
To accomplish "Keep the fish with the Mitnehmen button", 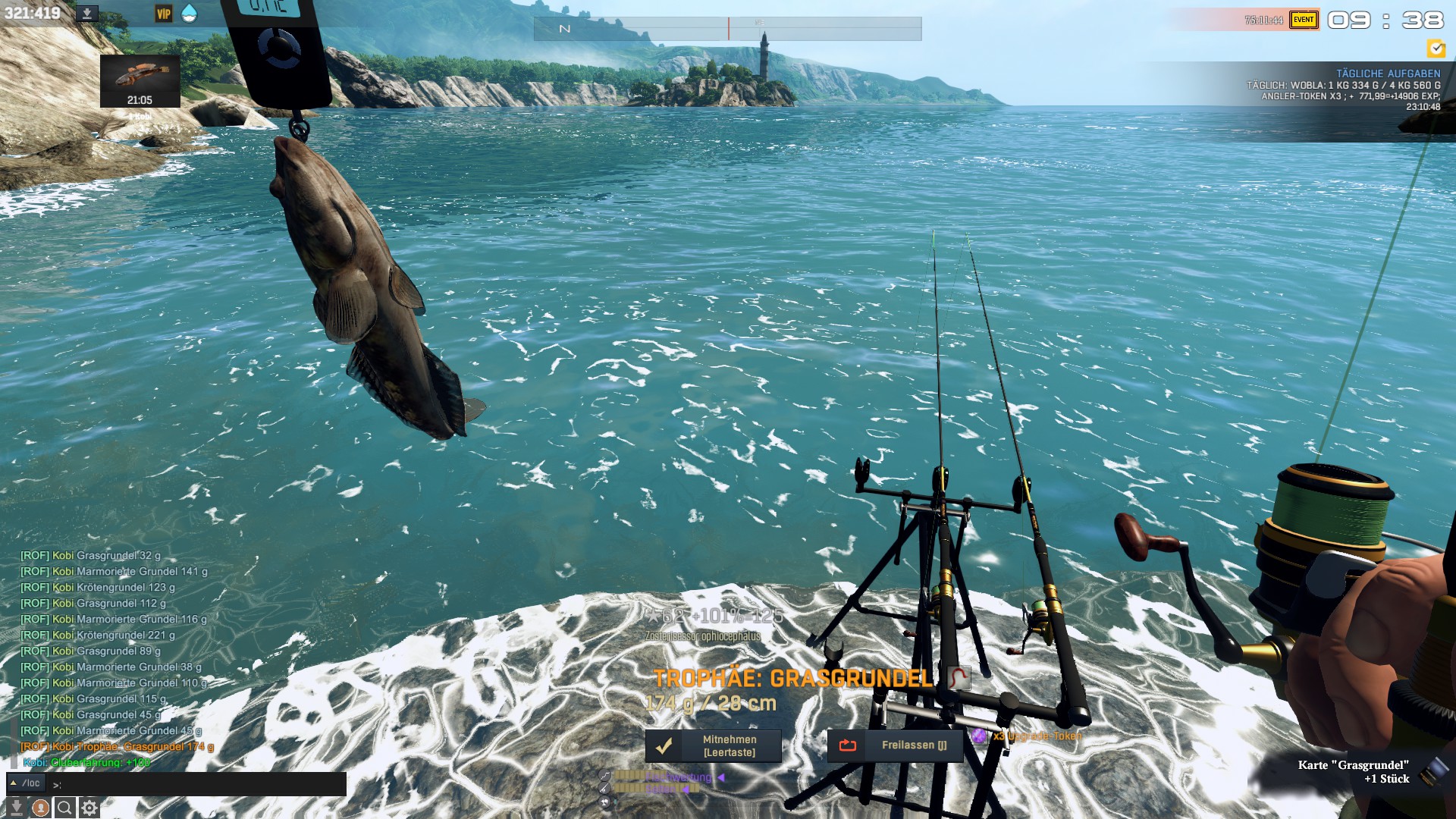I will click(x=713, y=745).
